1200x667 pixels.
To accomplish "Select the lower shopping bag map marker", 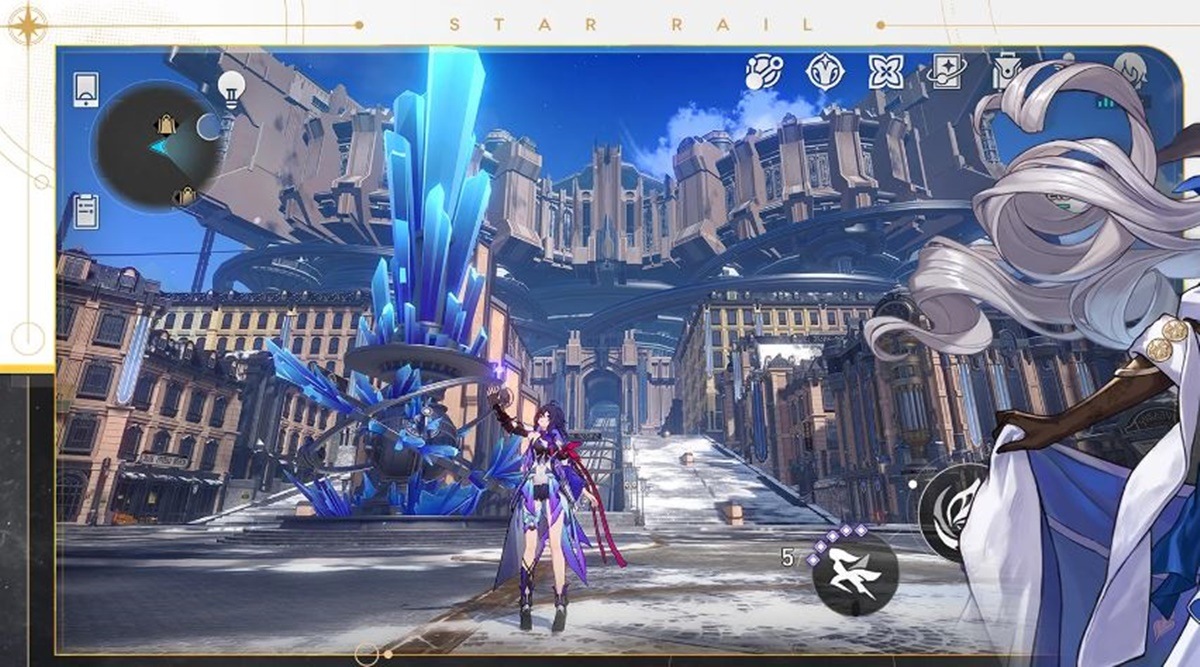I will tap(184, 196).
